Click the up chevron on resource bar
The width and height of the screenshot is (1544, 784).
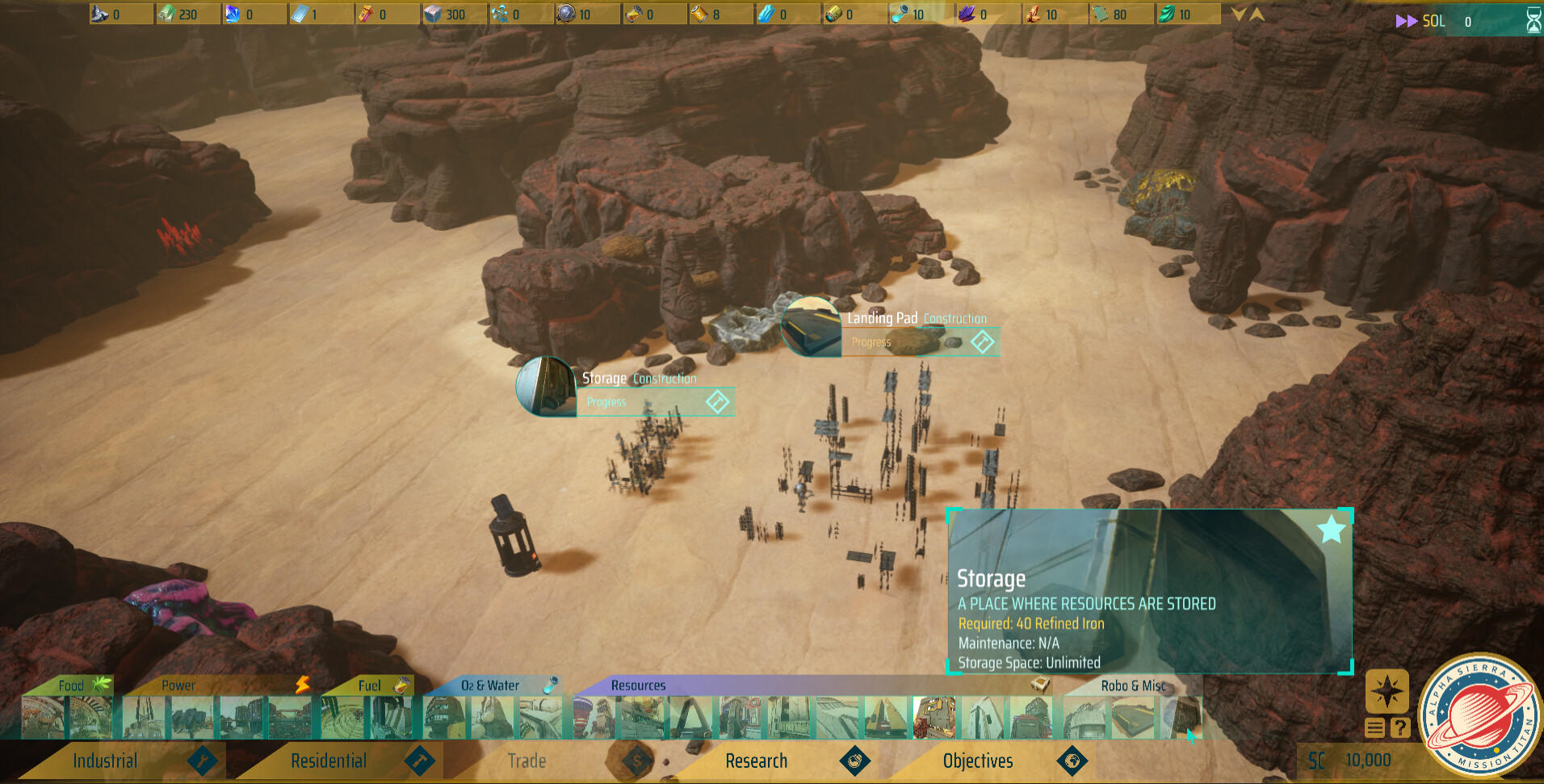click(x=1257, y=15)
